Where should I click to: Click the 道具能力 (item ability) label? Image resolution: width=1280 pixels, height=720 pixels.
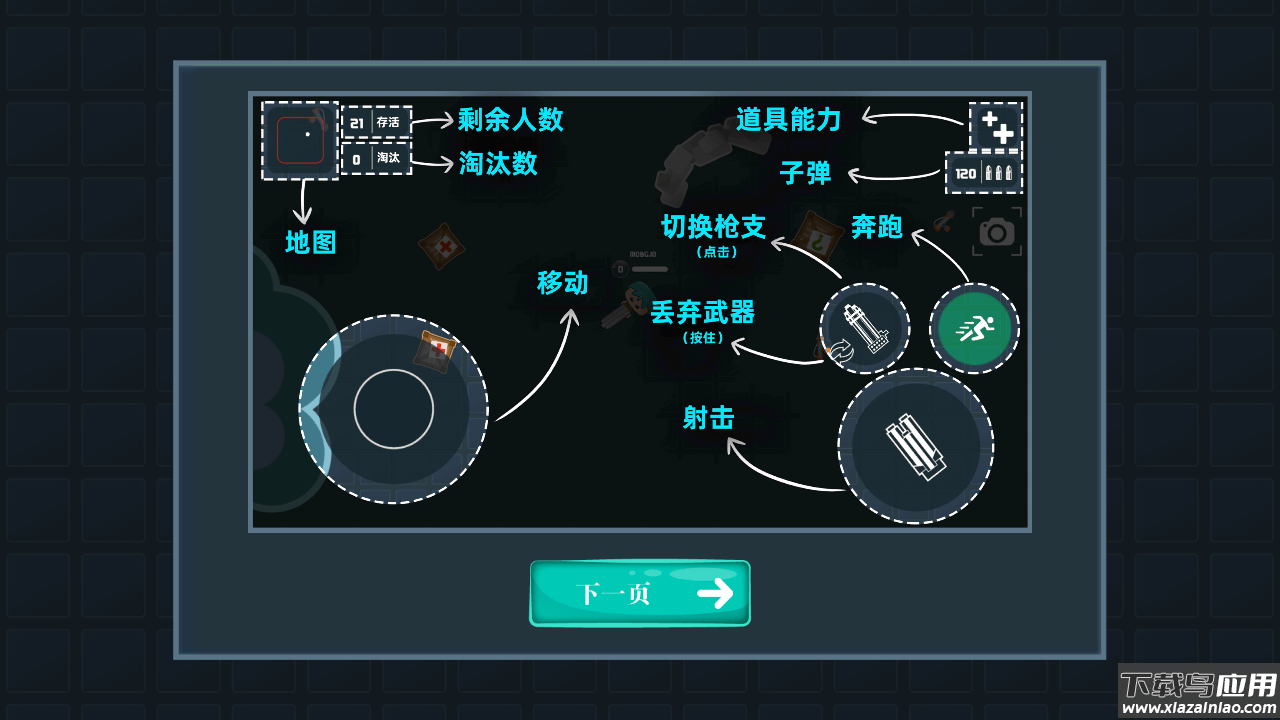(x=789, y=119)
